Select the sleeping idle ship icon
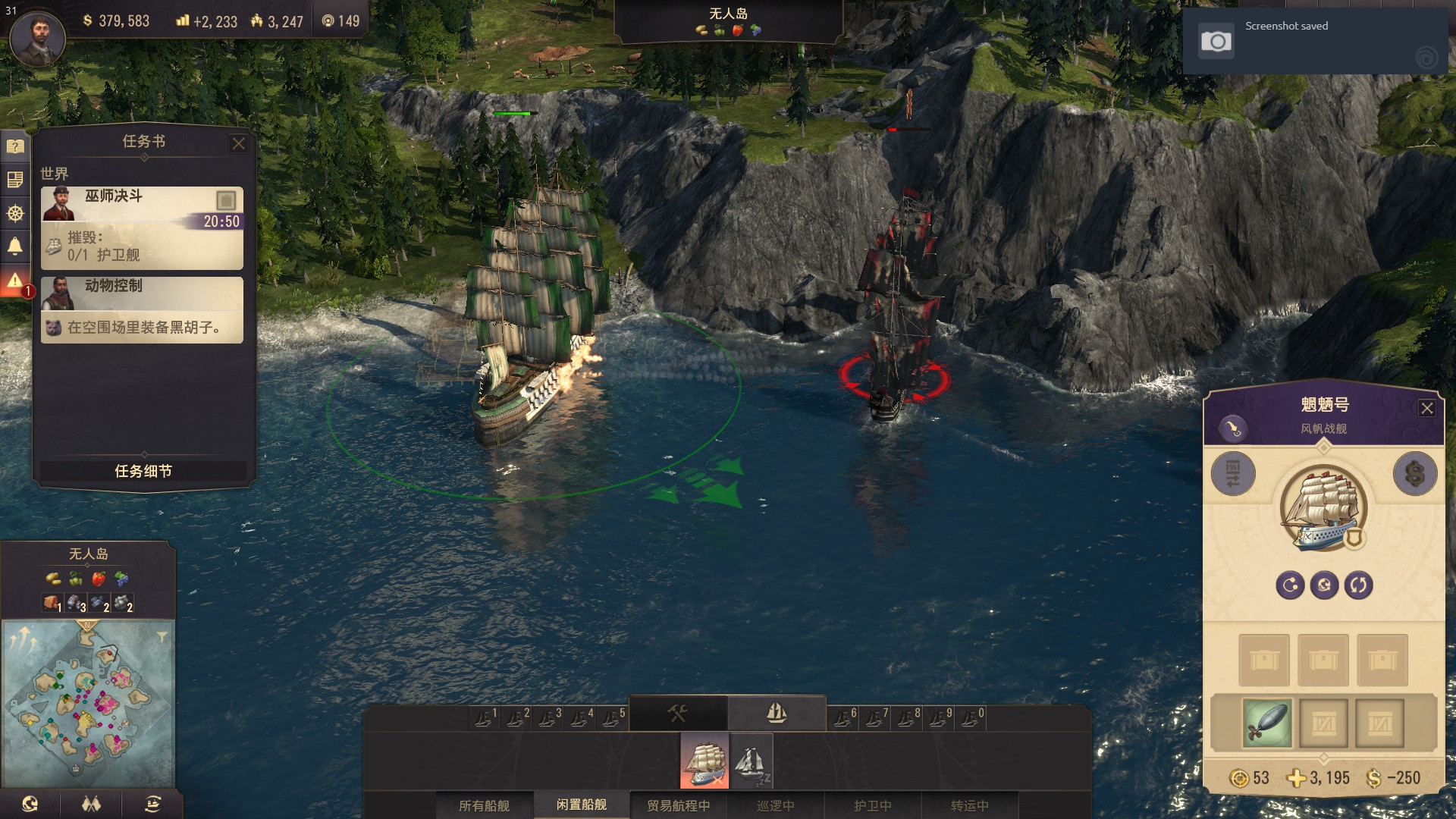The width and height of the screenshot is (1456, 819). 751,760
